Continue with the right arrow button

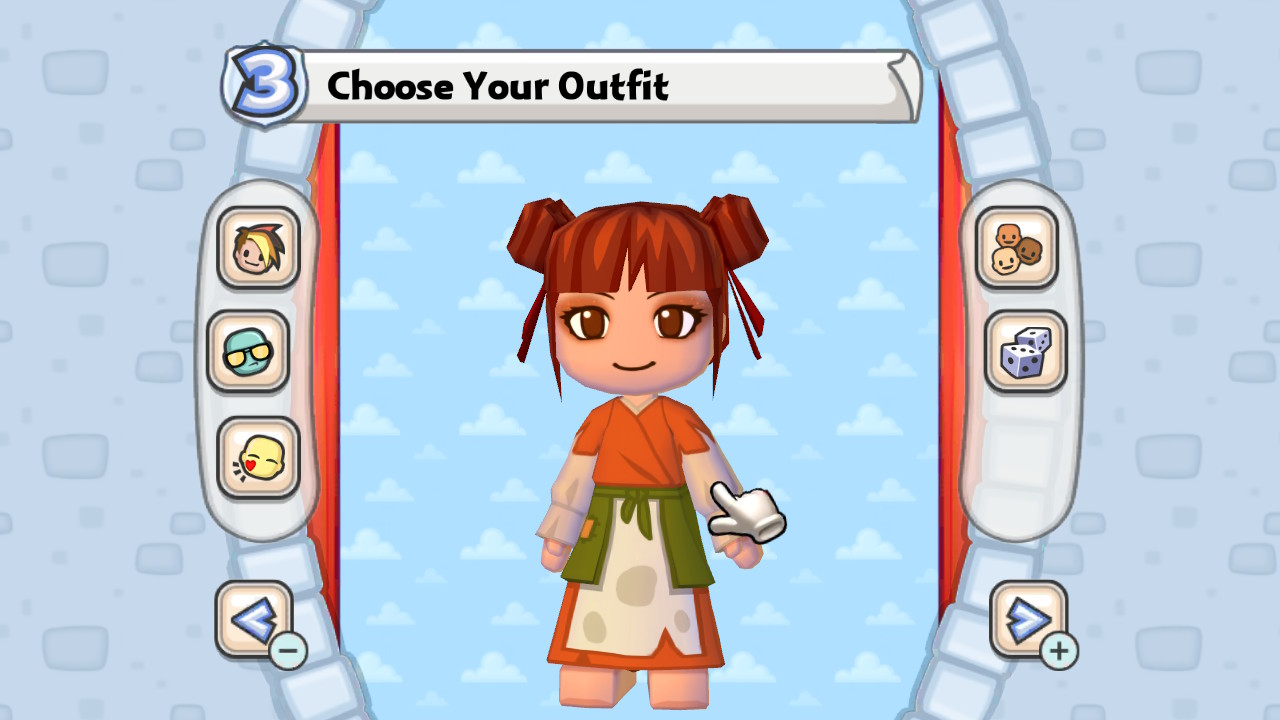(1028, 620)
